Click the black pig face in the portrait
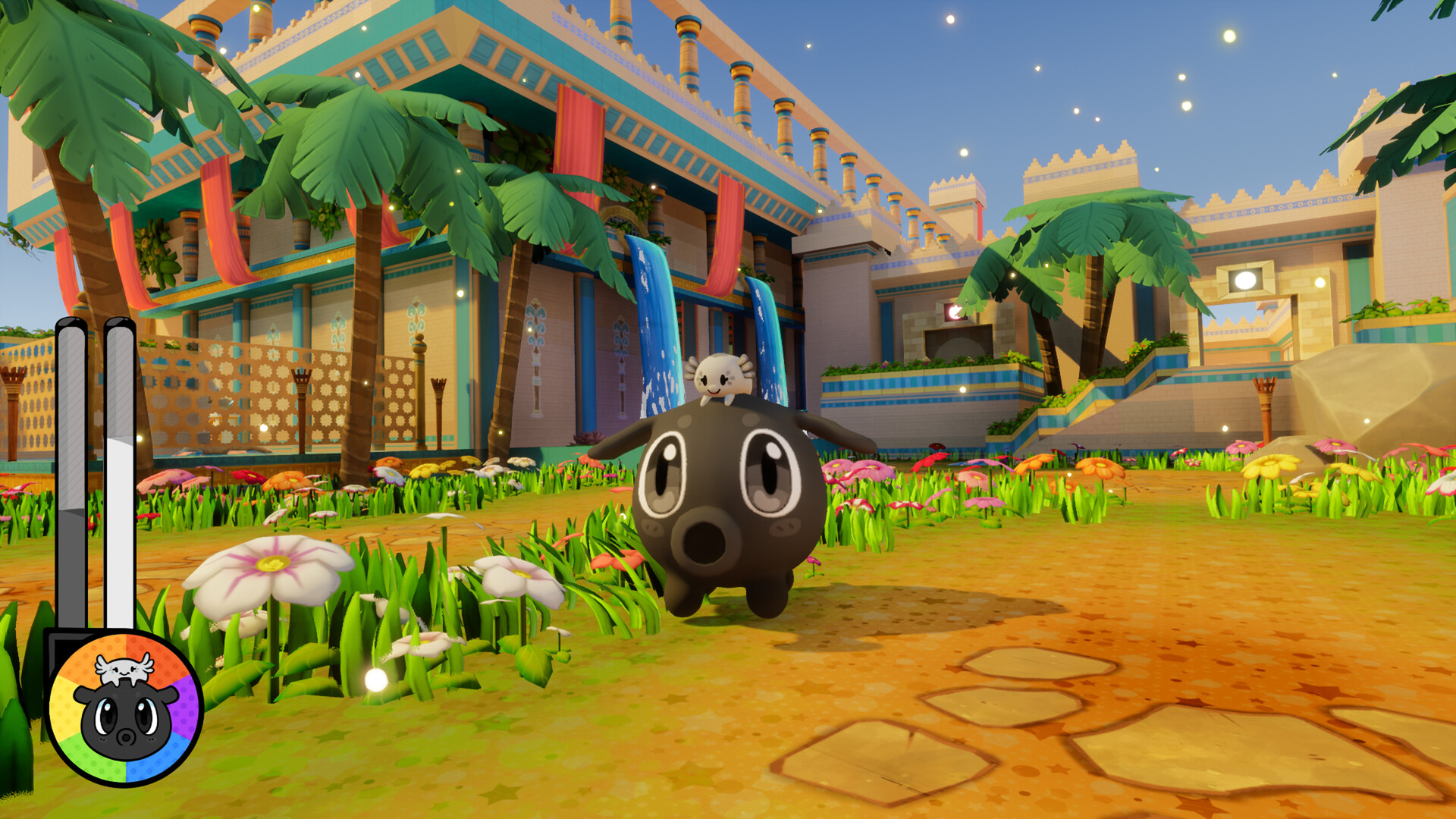The width and height of the screenshot is (1456, 819). (x=125, y=720)
